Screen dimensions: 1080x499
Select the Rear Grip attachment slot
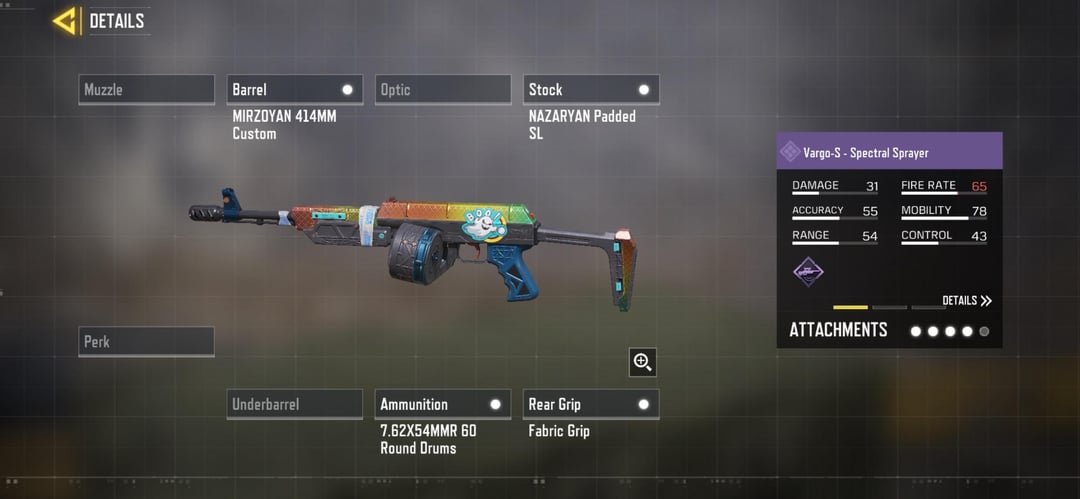pyautogui.click(x=590, y=405)
